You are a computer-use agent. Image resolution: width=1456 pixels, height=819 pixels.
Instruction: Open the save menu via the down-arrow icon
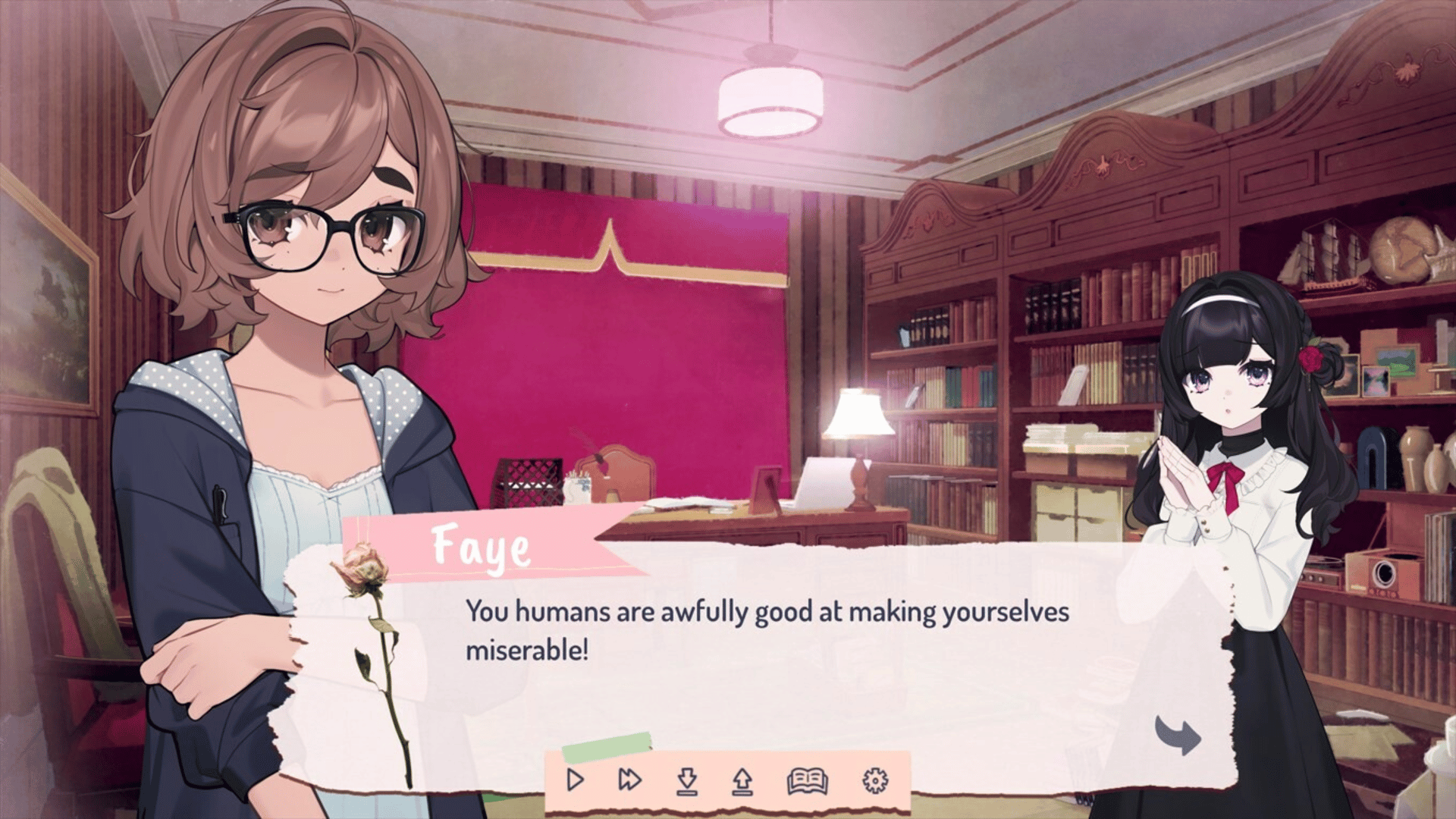(x=687, y=780)
